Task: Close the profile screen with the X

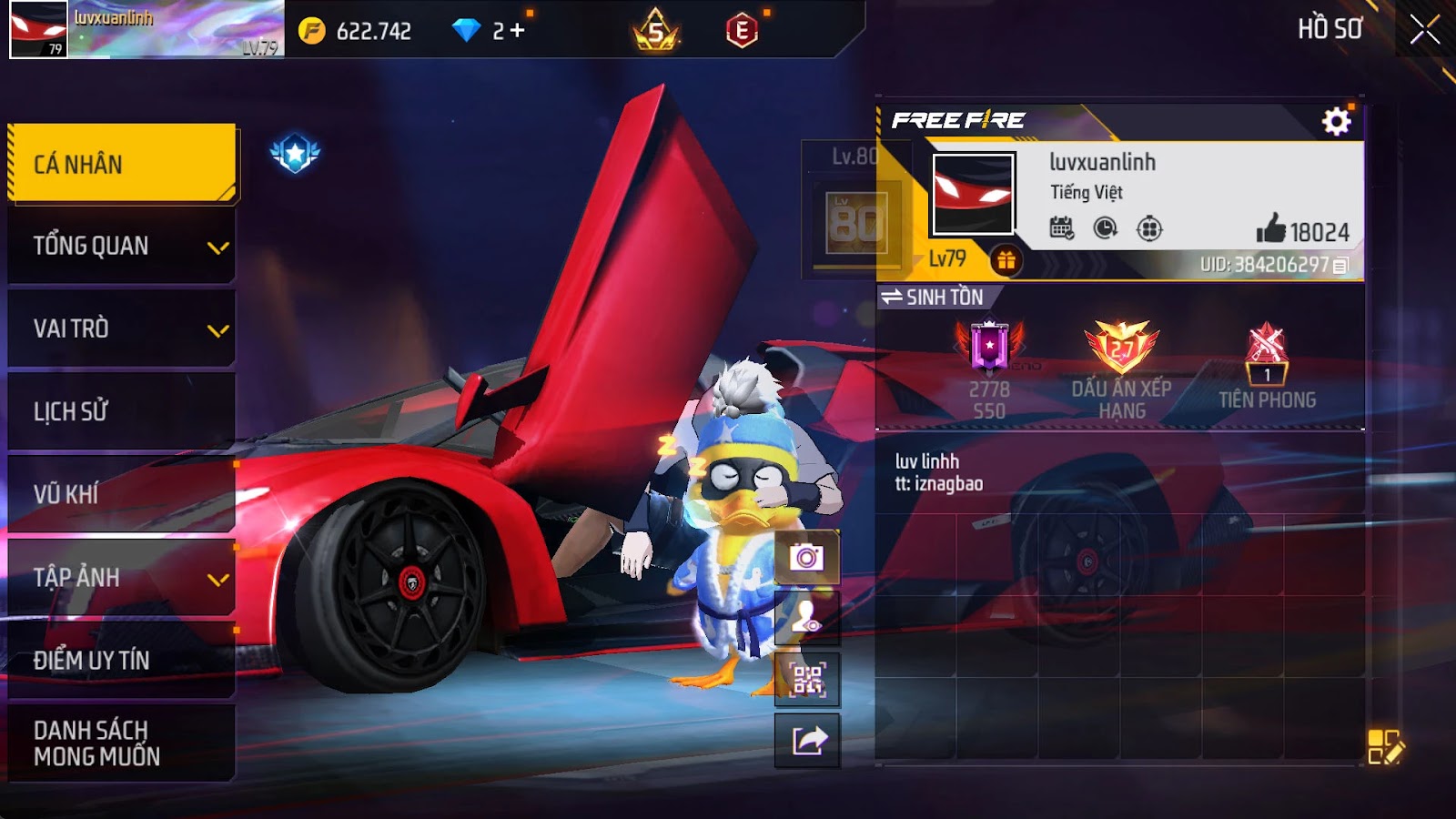Action: [x=1424, y=30]
